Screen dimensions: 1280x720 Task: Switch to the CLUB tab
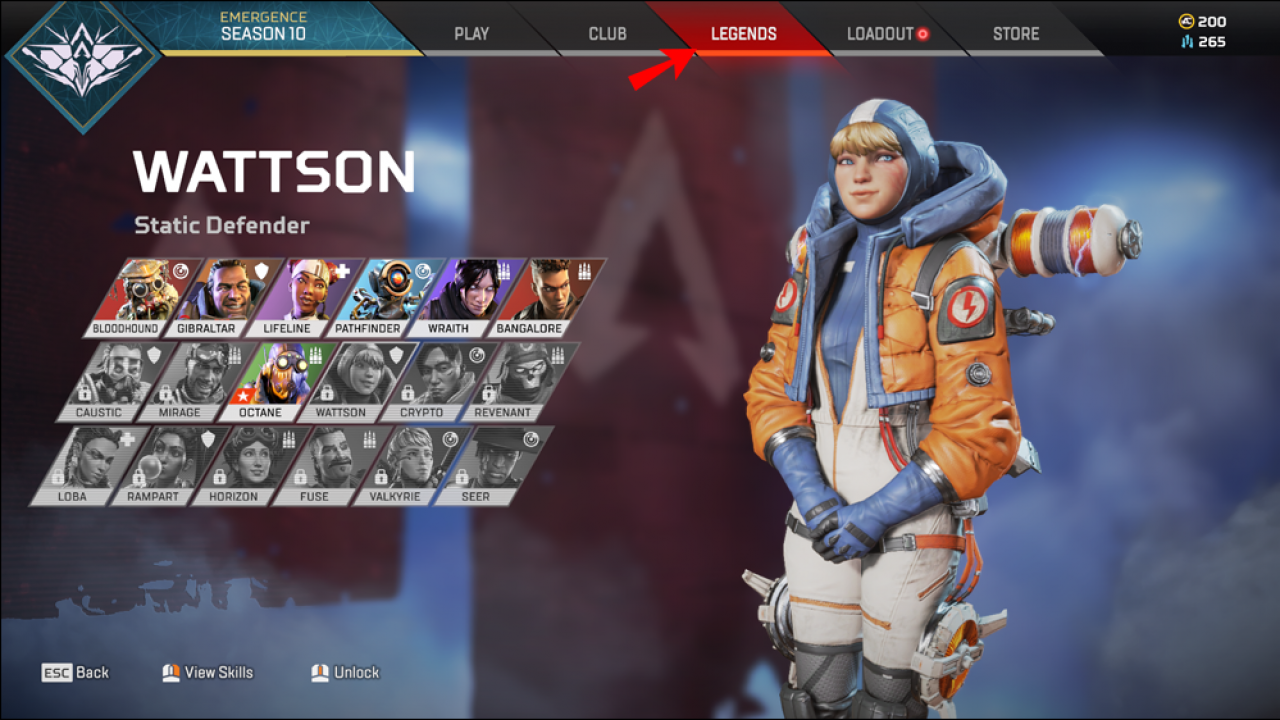(x=606, y=33)
